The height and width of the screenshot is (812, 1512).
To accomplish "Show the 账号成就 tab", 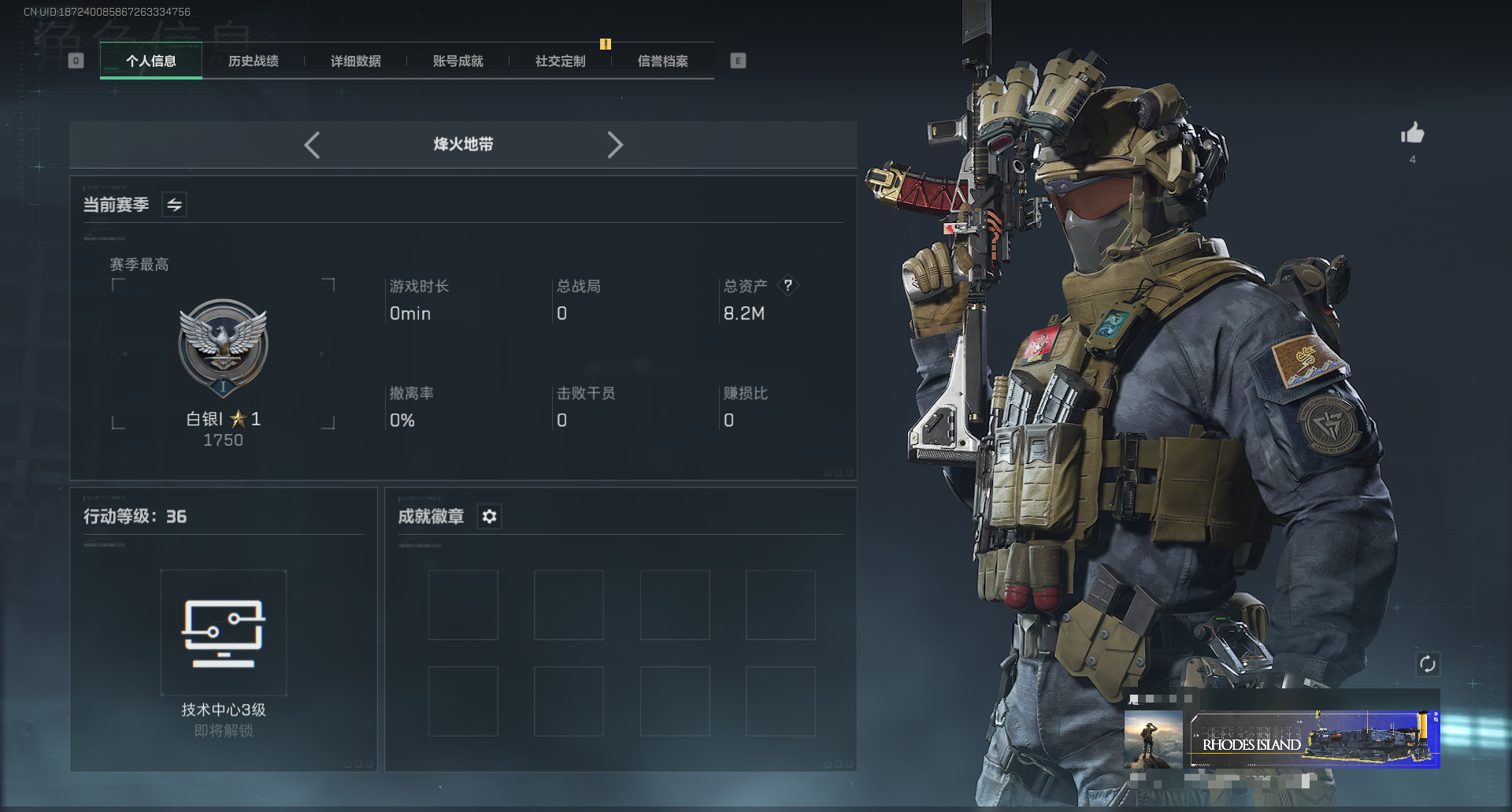I will coord(458,61).
